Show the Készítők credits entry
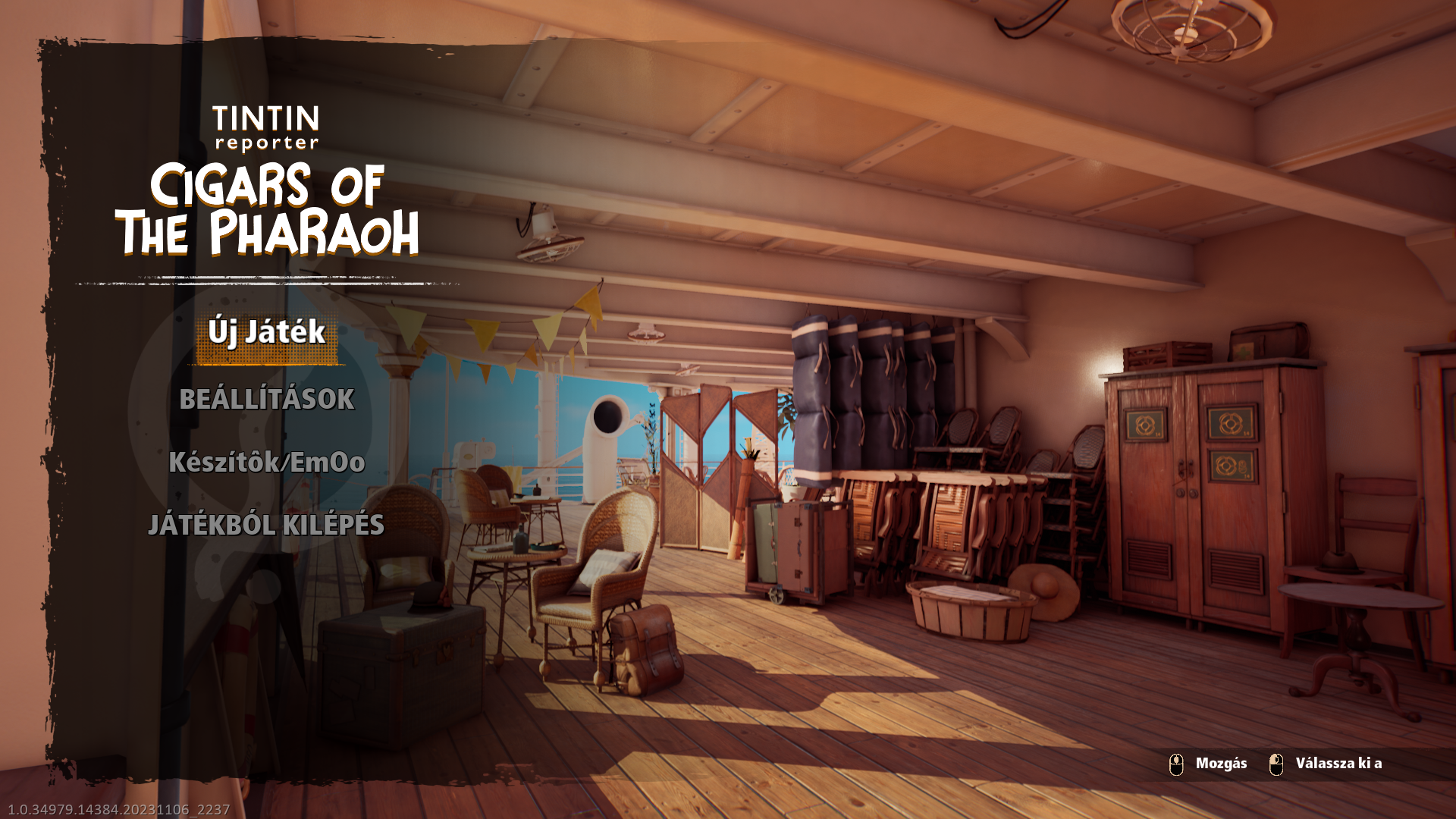Screen dimensions: 1456x819 [267, 463]
